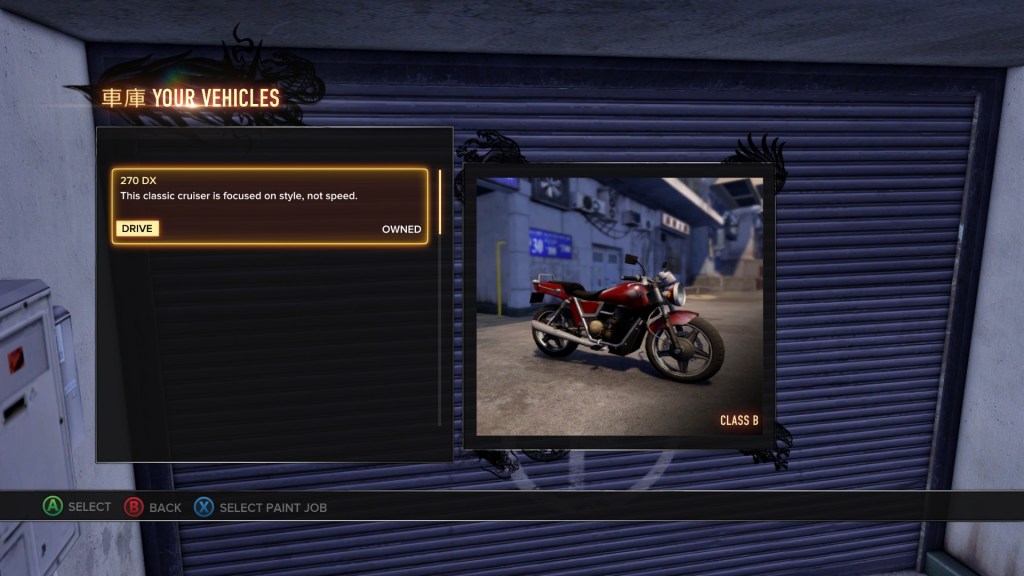The width and height of the screenshot is (1024, 576).
Task: Click the DRIVE button
Action: click(137, 229)
